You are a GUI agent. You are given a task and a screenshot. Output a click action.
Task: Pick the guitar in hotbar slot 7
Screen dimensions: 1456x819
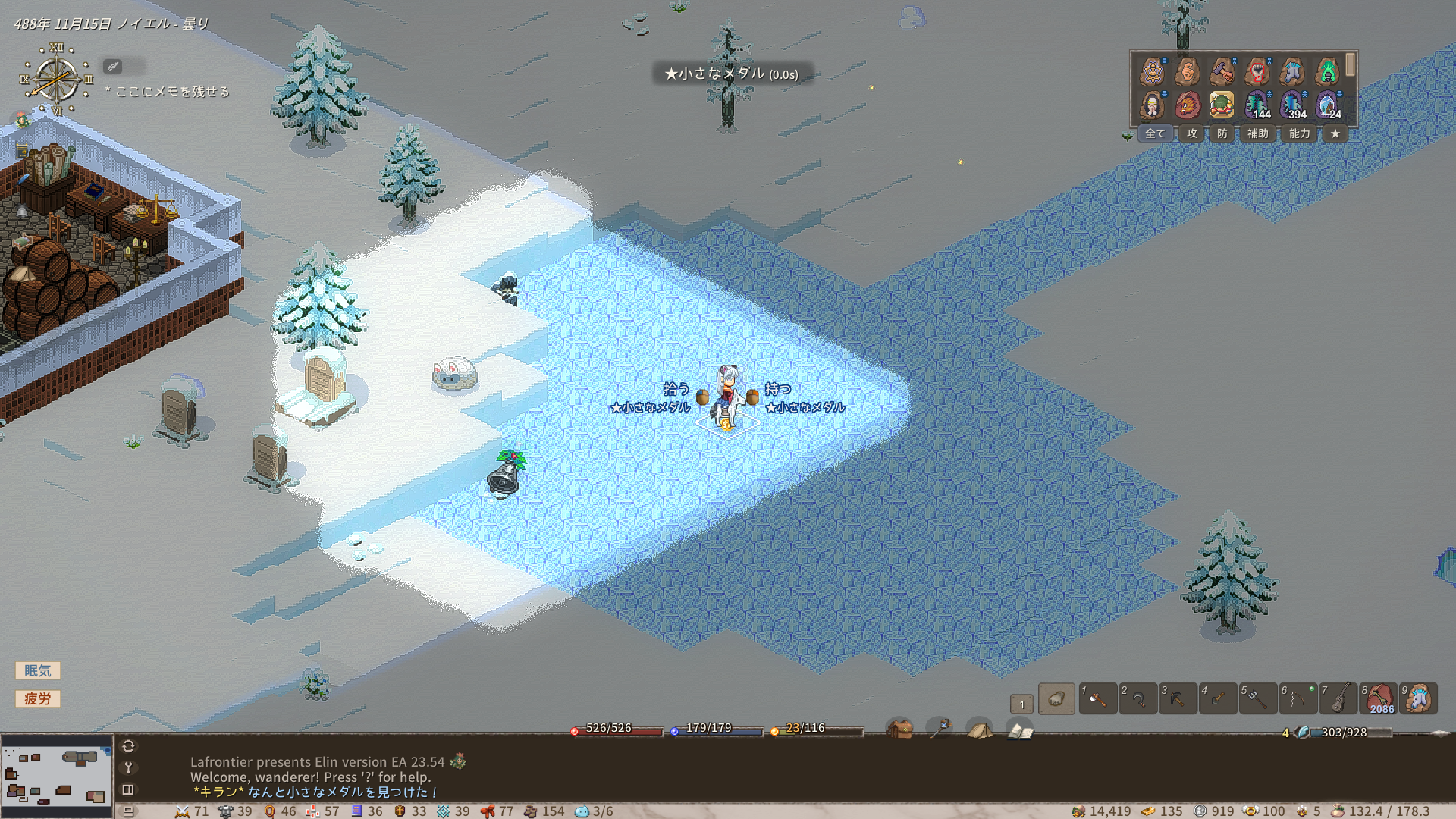pyautogui.click(x=1338, y=699)
